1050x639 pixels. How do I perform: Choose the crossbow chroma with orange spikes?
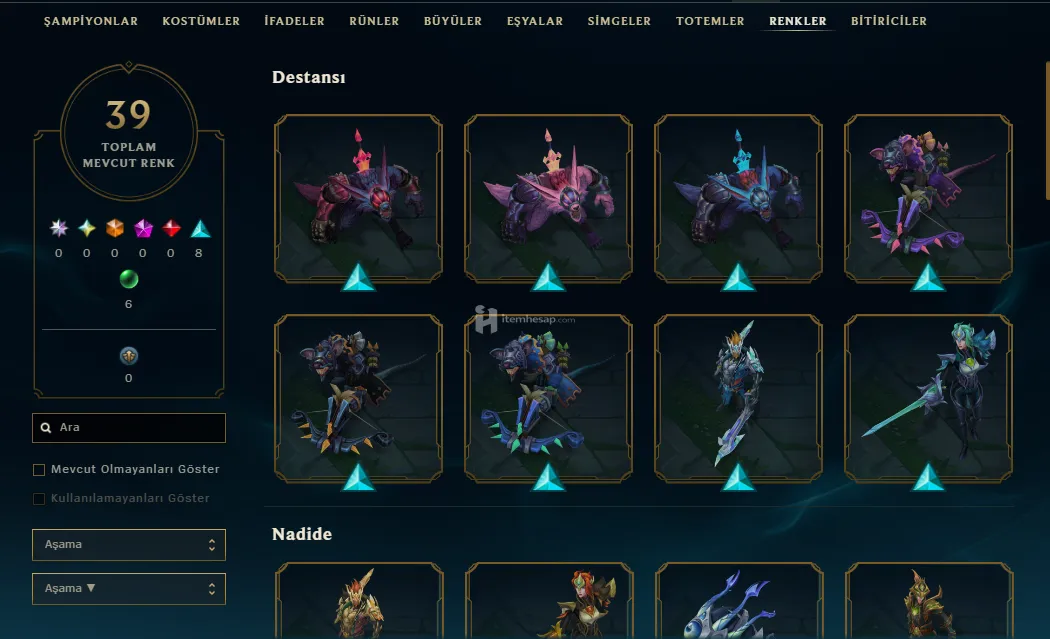coord(358,398)
